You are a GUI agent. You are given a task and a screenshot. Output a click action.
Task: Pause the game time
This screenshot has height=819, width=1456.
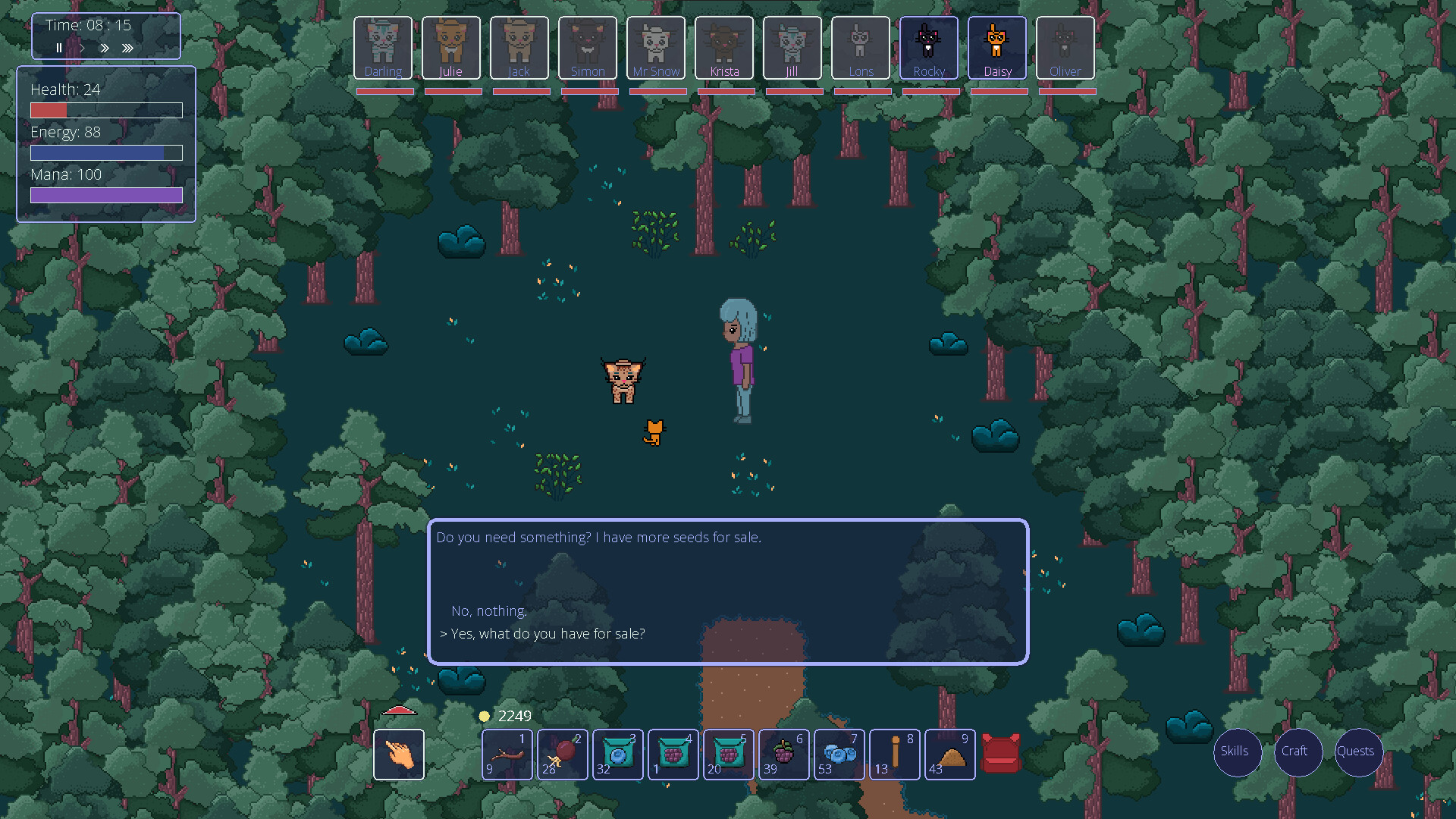coord(59,48)
